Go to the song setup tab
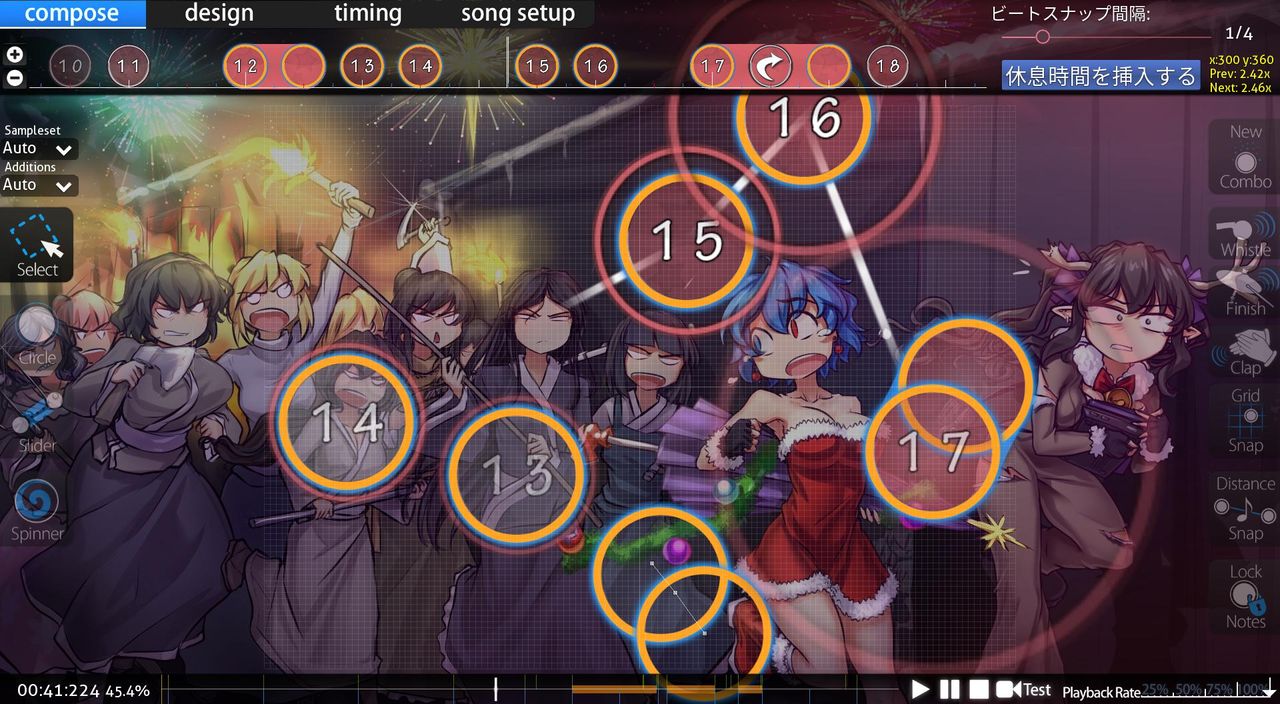The height and width of the screenshot is (704, 1280). (517, 14)
